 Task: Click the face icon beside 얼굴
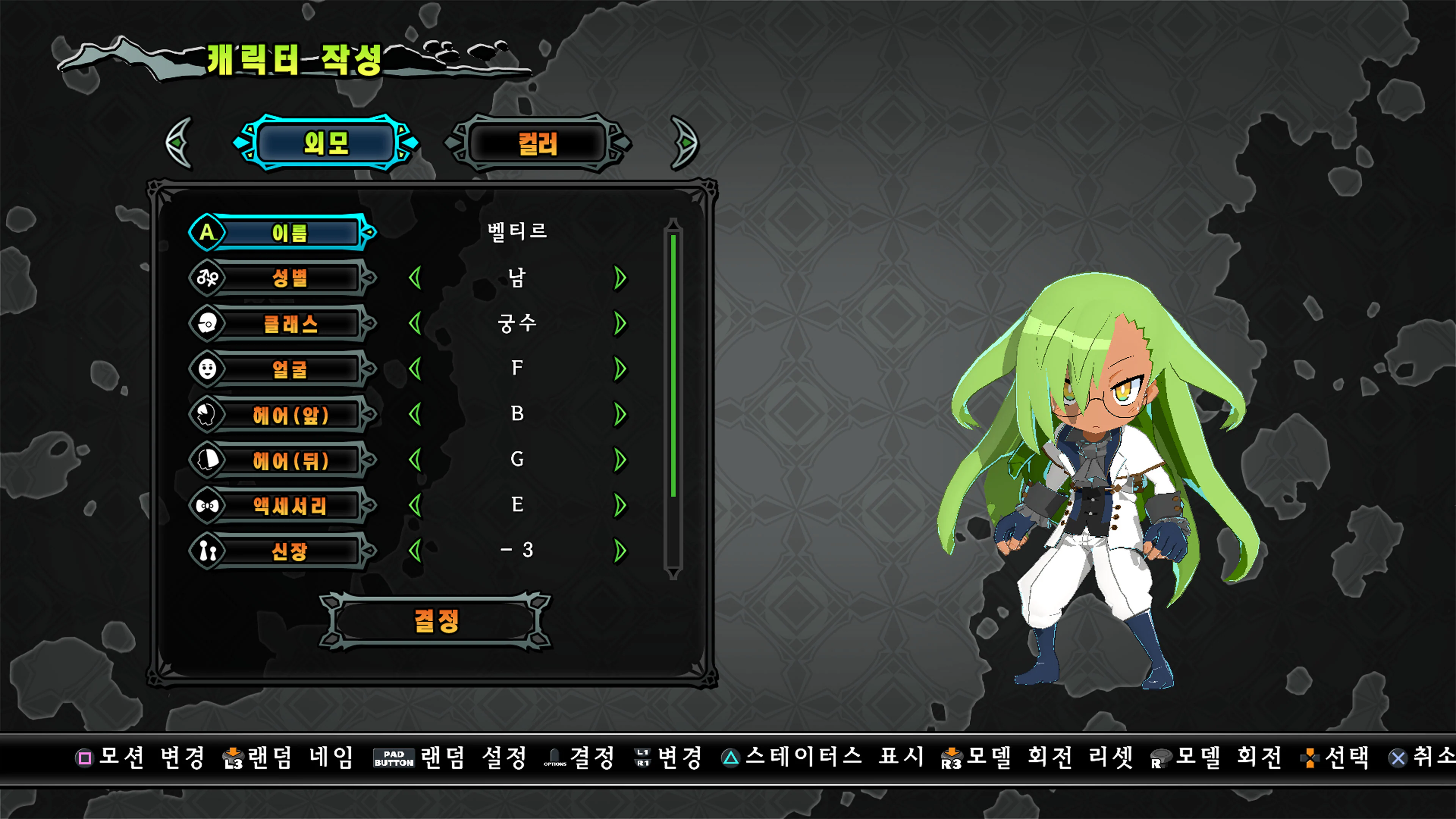(207, 369)
